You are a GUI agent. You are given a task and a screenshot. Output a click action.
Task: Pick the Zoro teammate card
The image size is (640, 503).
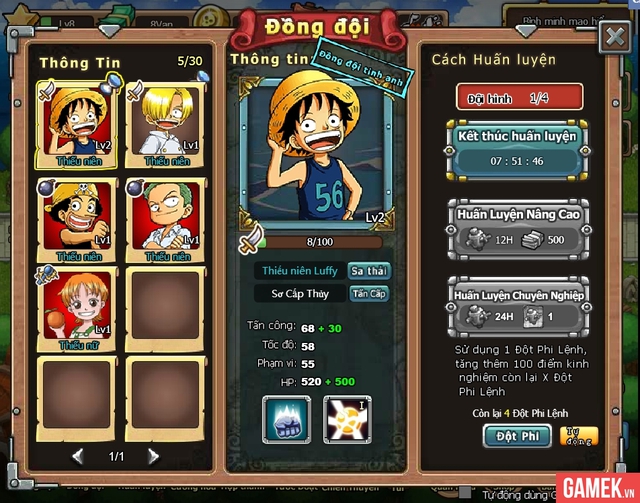point(167,220)
